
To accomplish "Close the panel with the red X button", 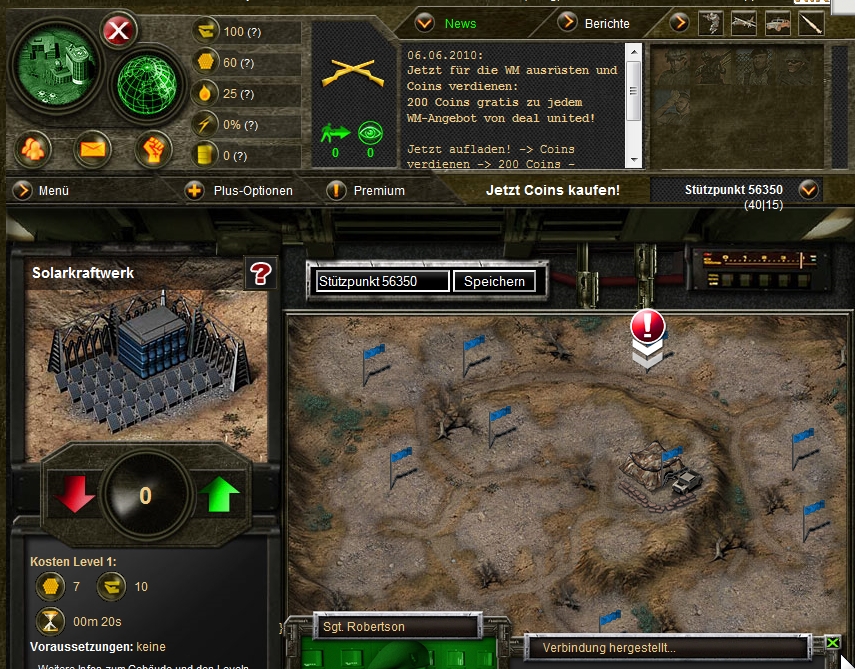I will (119, 31).
